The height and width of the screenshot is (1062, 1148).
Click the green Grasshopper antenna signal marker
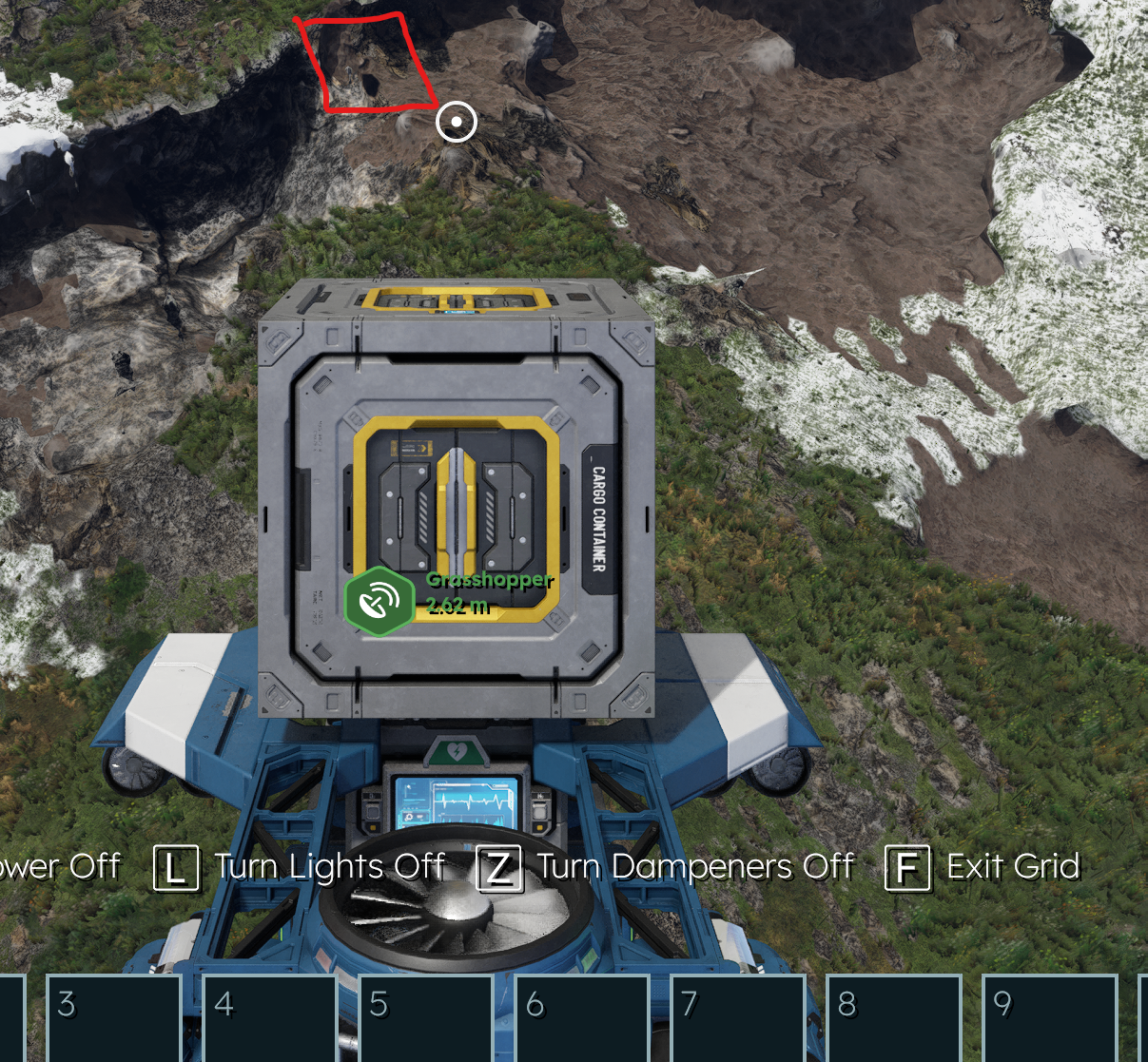click(x=379, y=601)
